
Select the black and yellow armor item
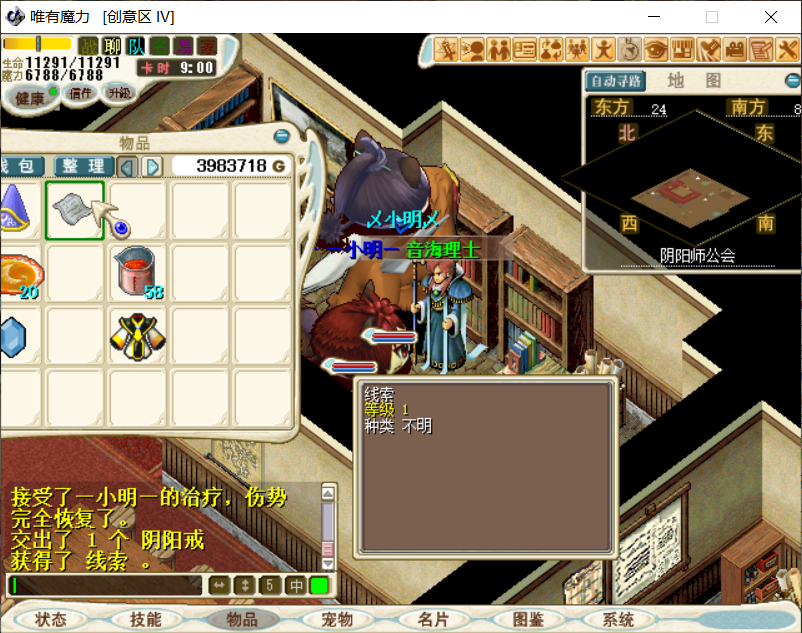138,336
